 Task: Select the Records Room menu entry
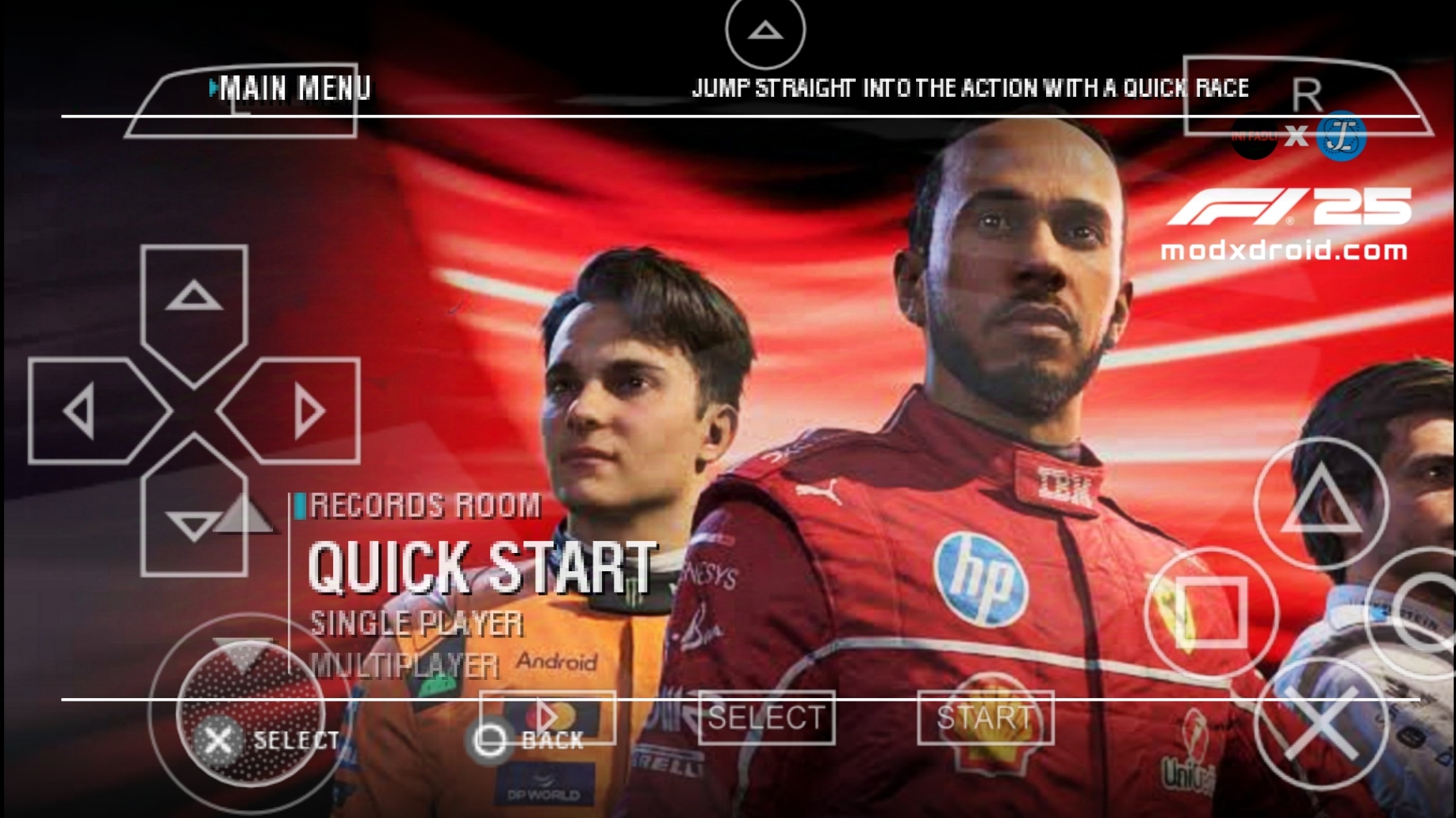tap(424, 505)
